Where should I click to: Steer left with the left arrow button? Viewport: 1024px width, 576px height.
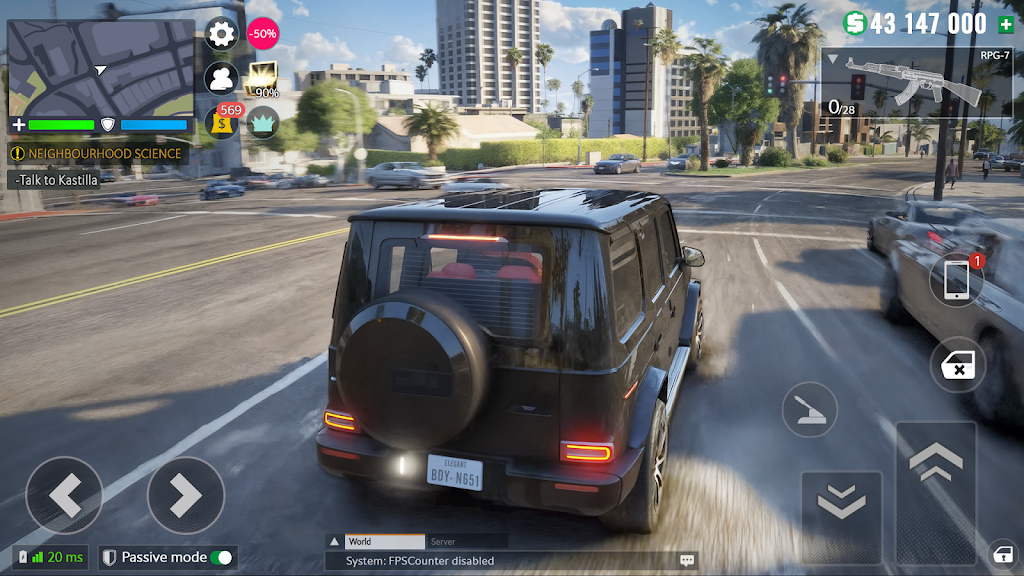click(x=64, y=494)
